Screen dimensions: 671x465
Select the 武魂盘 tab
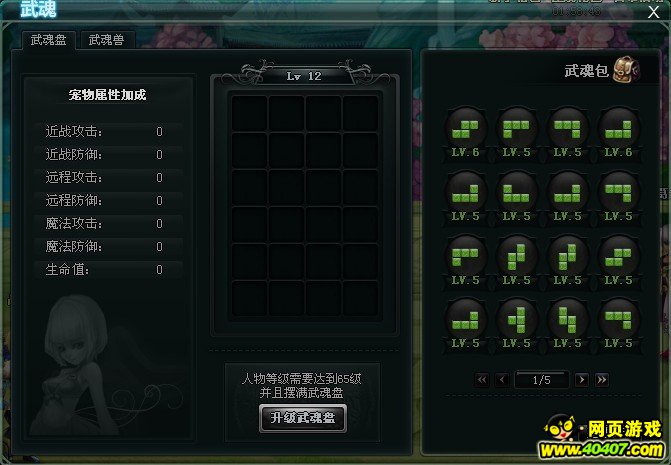pyautogui.click(x=47, y=40)
